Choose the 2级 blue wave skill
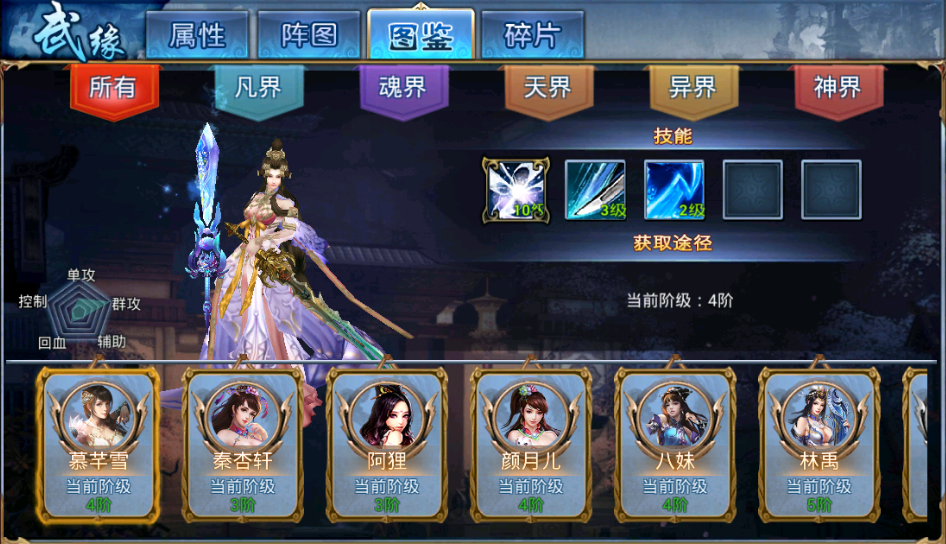 click(x=674, y=189)
